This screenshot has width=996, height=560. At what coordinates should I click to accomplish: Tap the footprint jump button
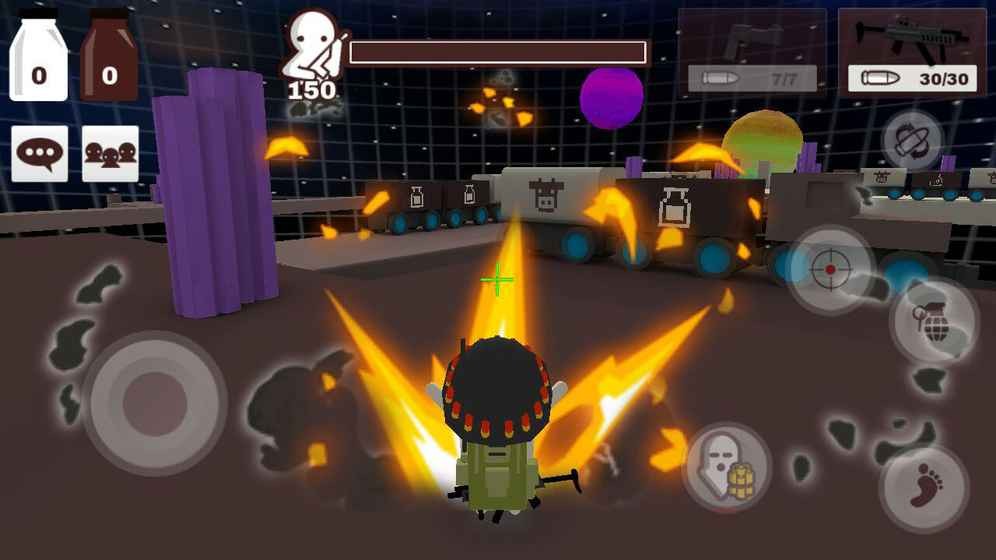click(x=923, y=487)
